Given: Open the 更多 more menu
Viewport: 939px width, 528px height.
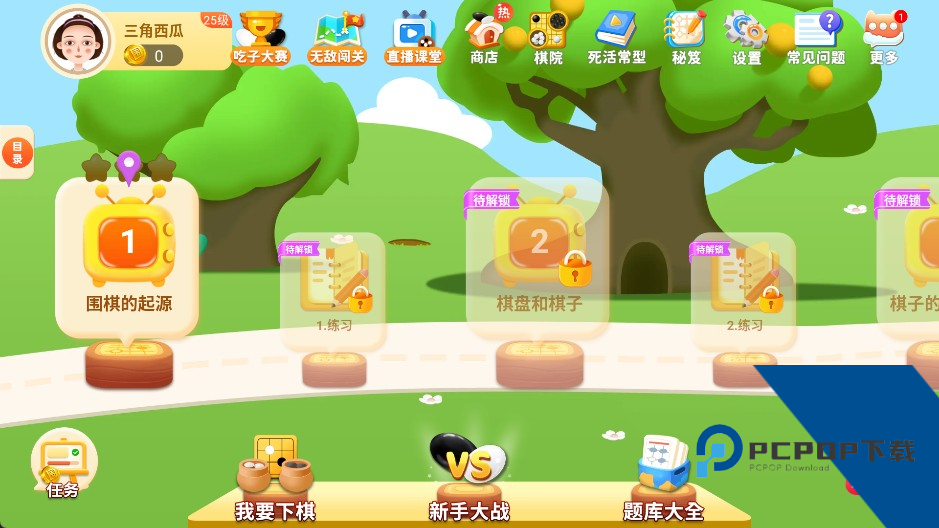Looking at the screenshot, I should 884,37.
